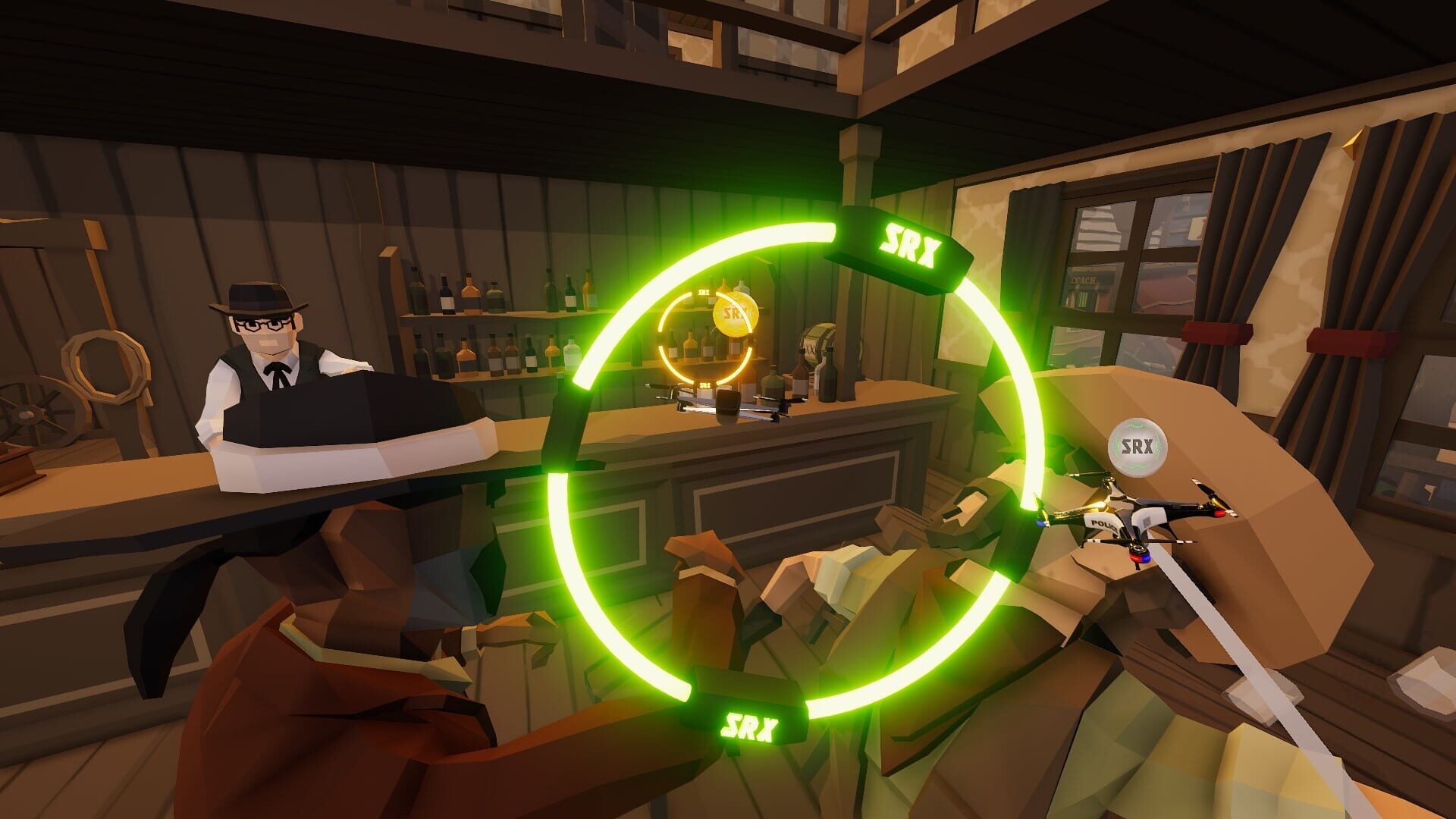This screenshot has width=1456, height=819.
Task: Click the bartender's black bowler hat
Action: tap(258, 297)
